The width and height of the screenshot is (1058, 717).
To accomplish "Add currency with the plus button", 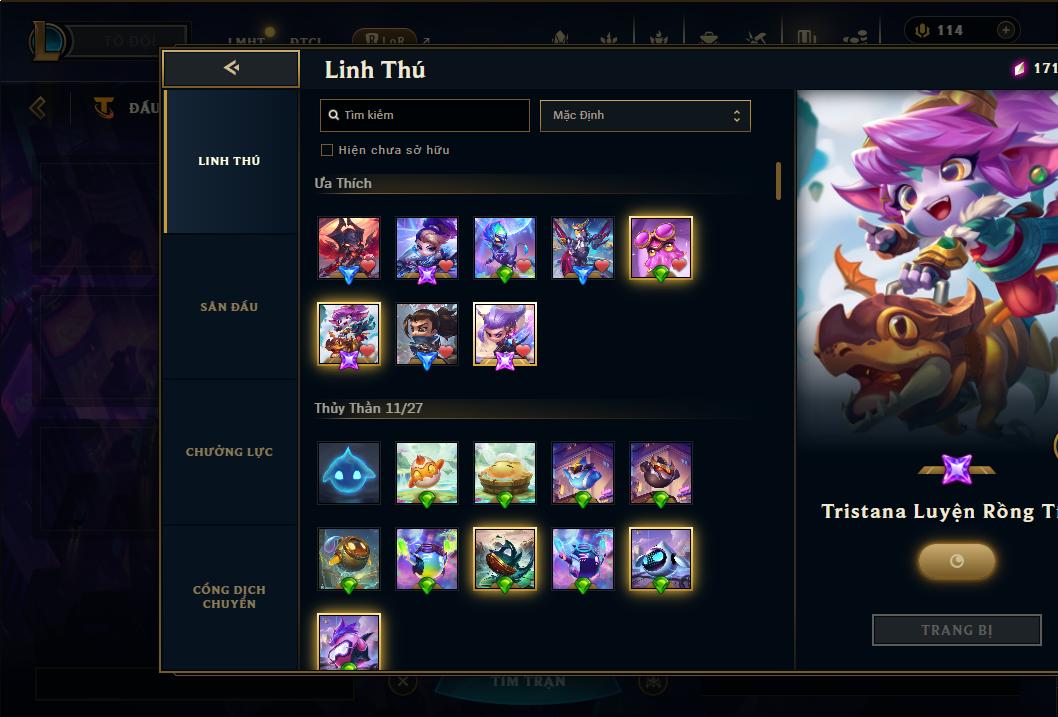I will tap(1005, 30).
